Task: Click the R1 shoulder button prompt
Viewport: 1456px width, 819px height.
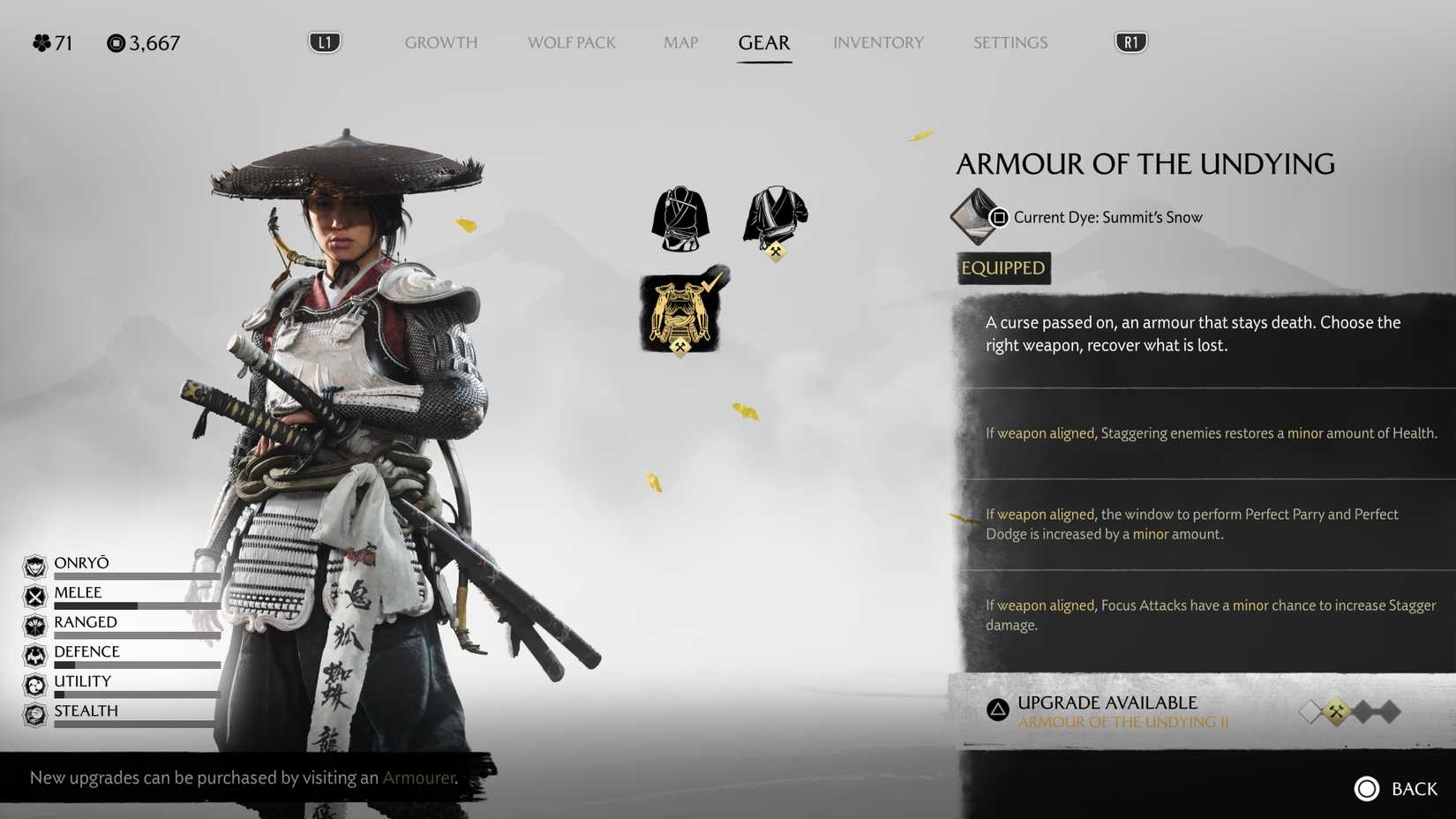Action: tap(1131, 41)
